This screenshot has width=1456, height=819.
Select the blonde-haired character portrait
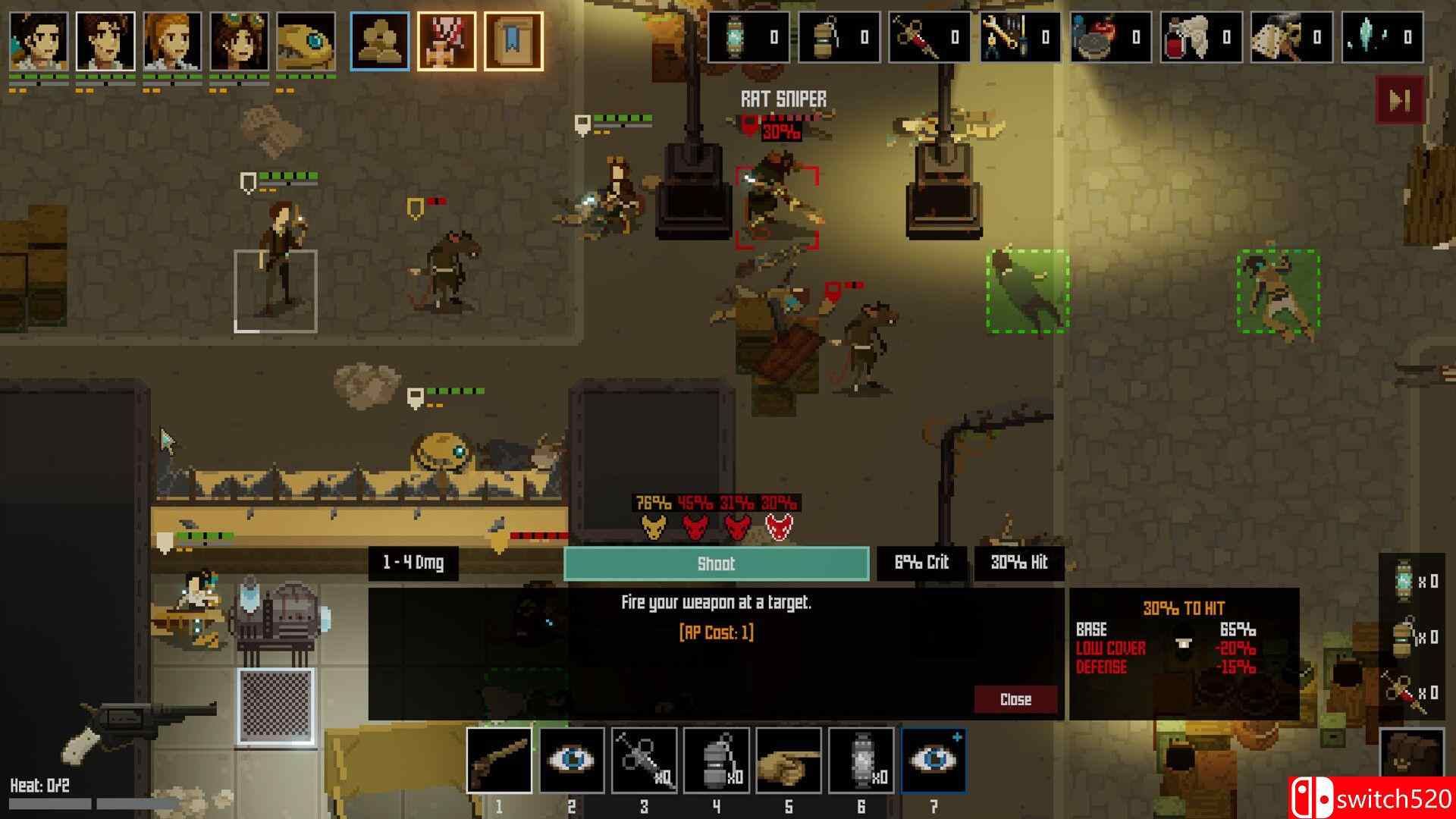(172, 42)
